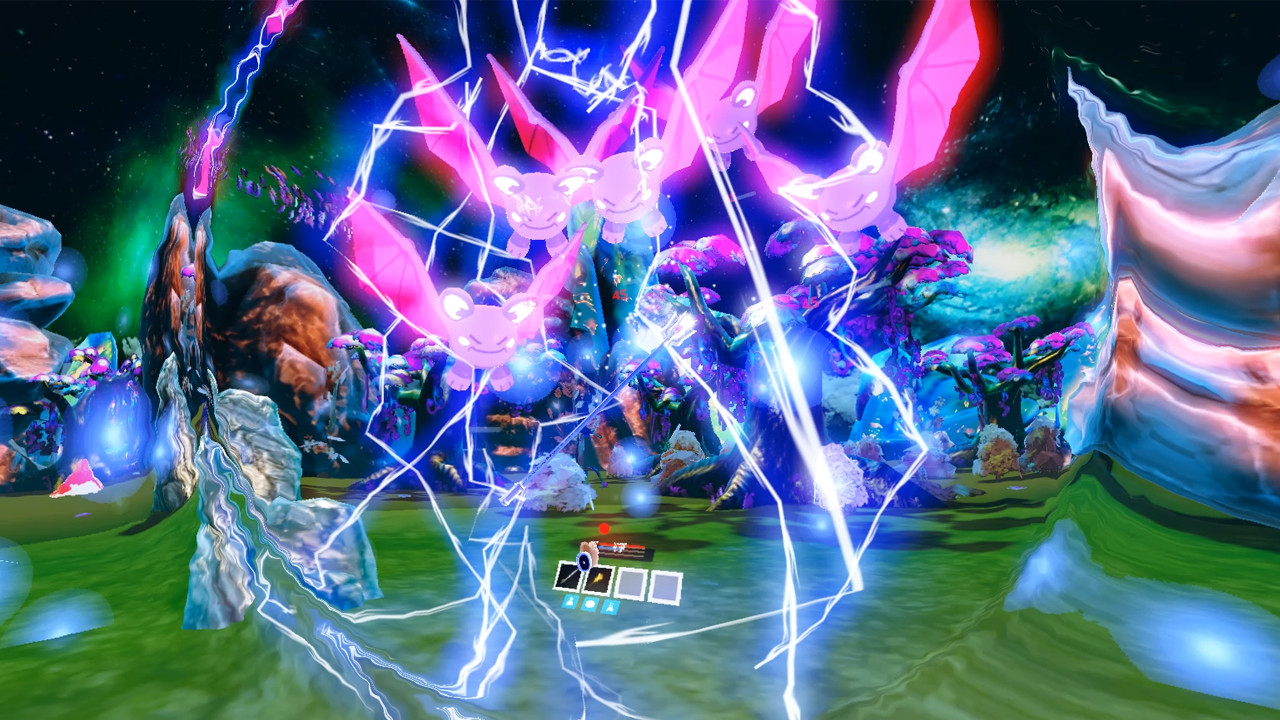Click the creature portrait beside the health bar

click(x=589, y=548)
